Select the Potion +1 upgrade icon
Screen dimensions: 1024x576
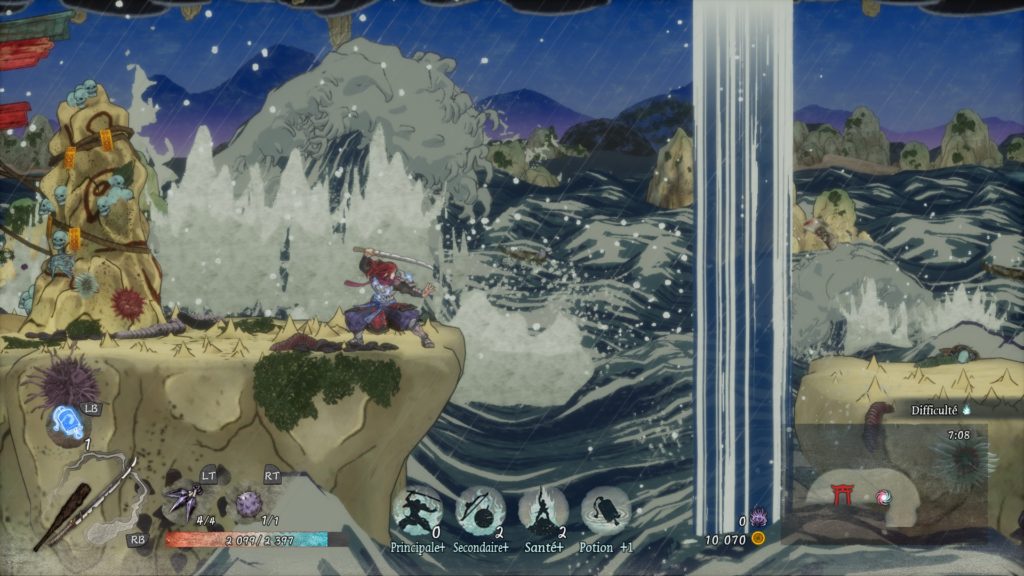[x=605, y=512]
